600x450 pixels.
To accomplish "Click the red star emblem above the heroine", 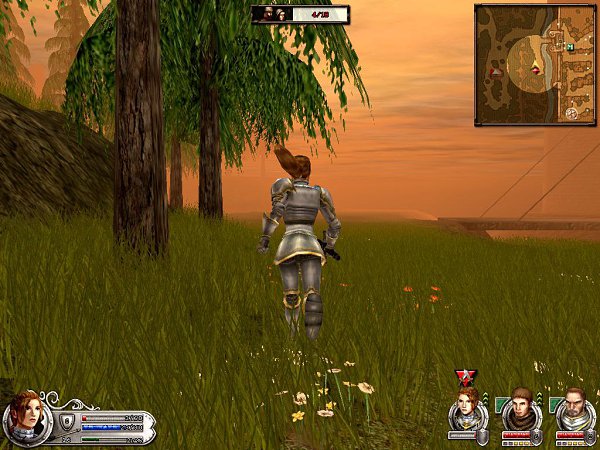I will (465, 377).
